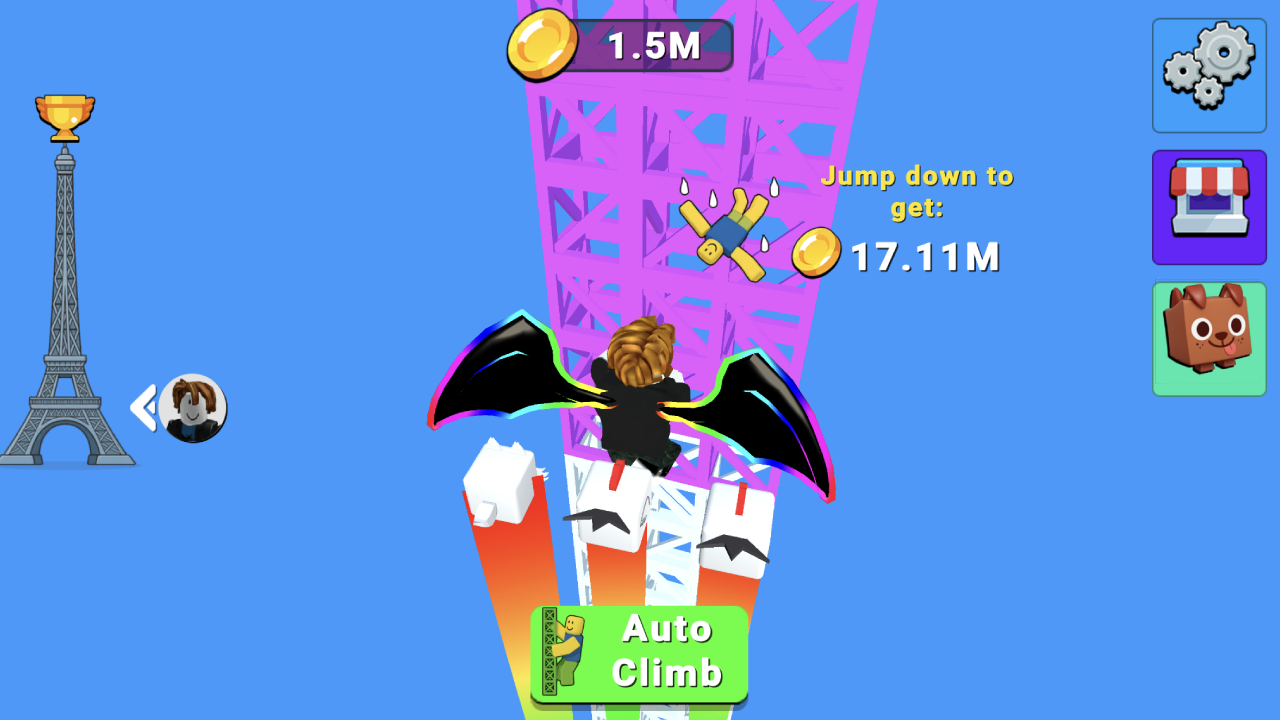Open the Pets menu with the dog icon

coord(1208,338)
